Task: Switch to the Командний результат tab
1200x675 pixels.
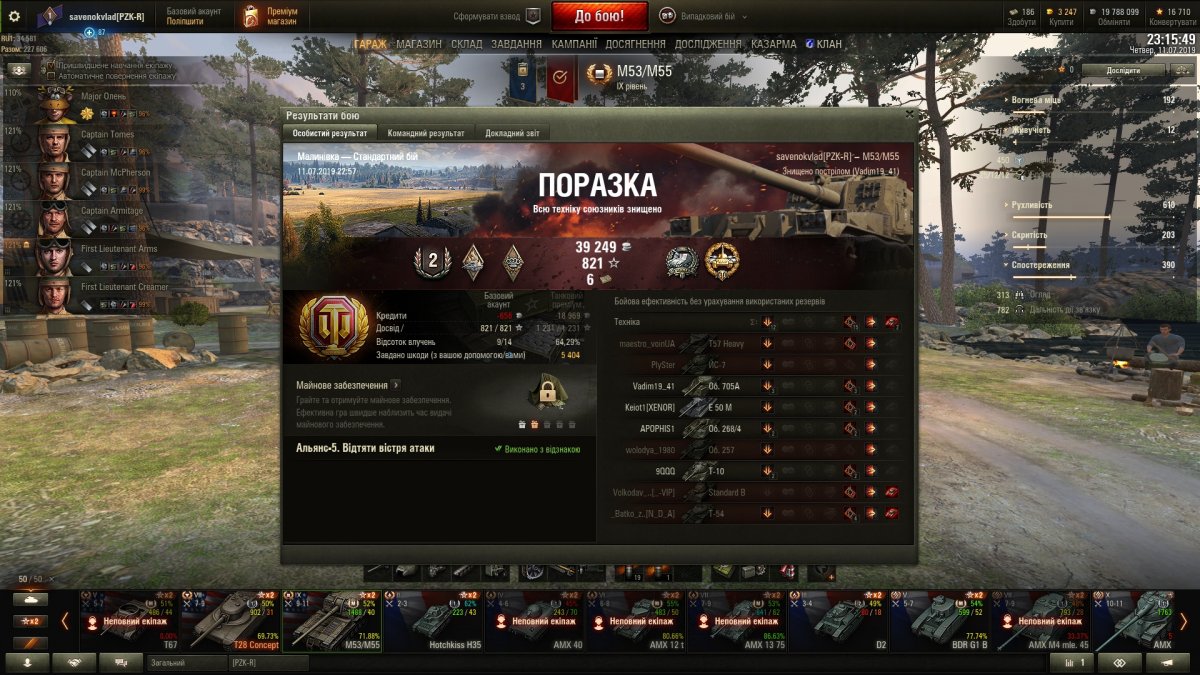Action: tap(425, 133)
